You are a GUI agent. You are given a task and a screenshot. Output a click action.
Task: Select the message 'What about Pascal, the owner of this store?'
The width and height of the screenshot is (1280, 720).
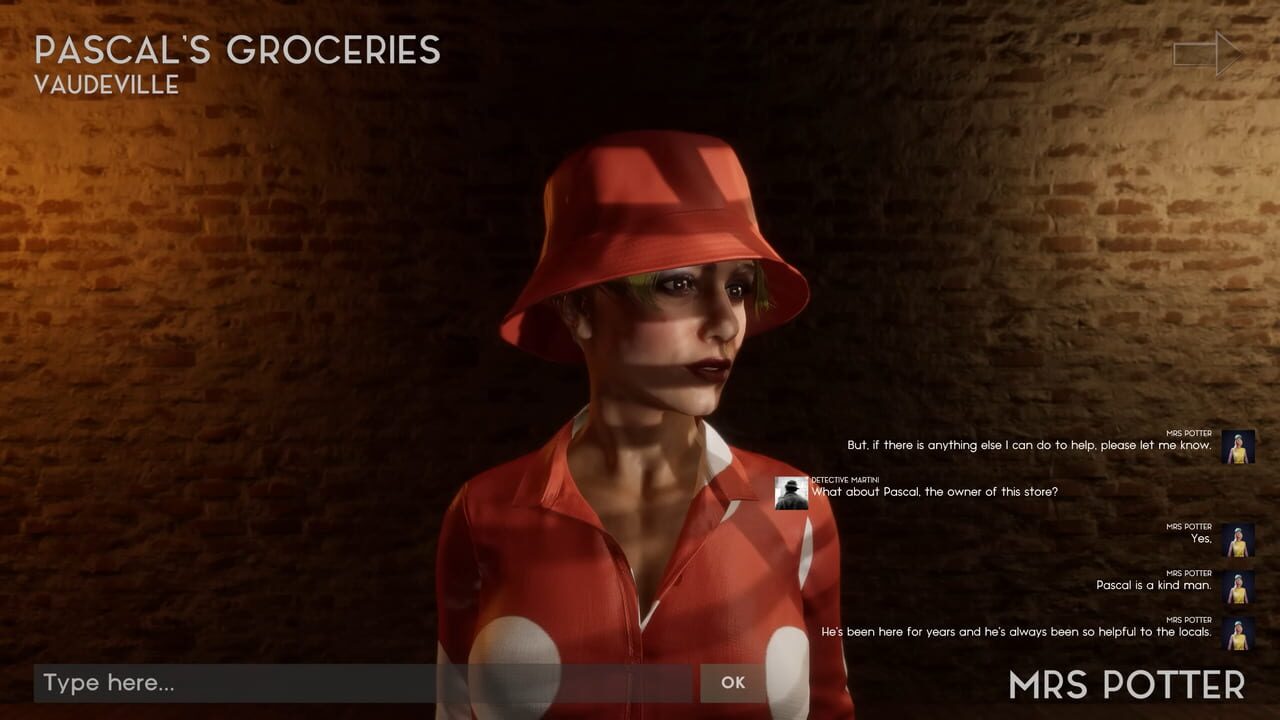(934, 492)
